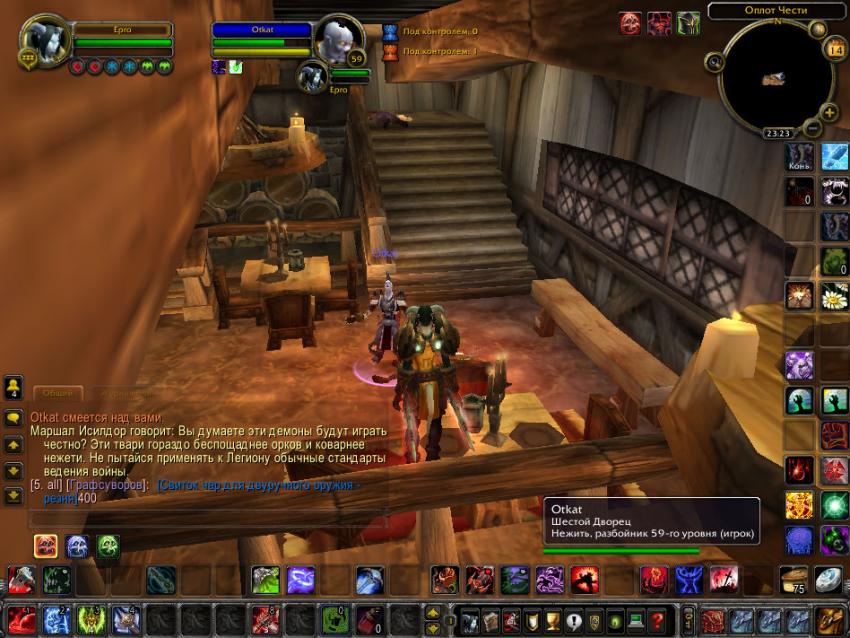This screenshot has width=850, height=638.
Task: Select the Otkat target portrait
Action: pos(337,40)
